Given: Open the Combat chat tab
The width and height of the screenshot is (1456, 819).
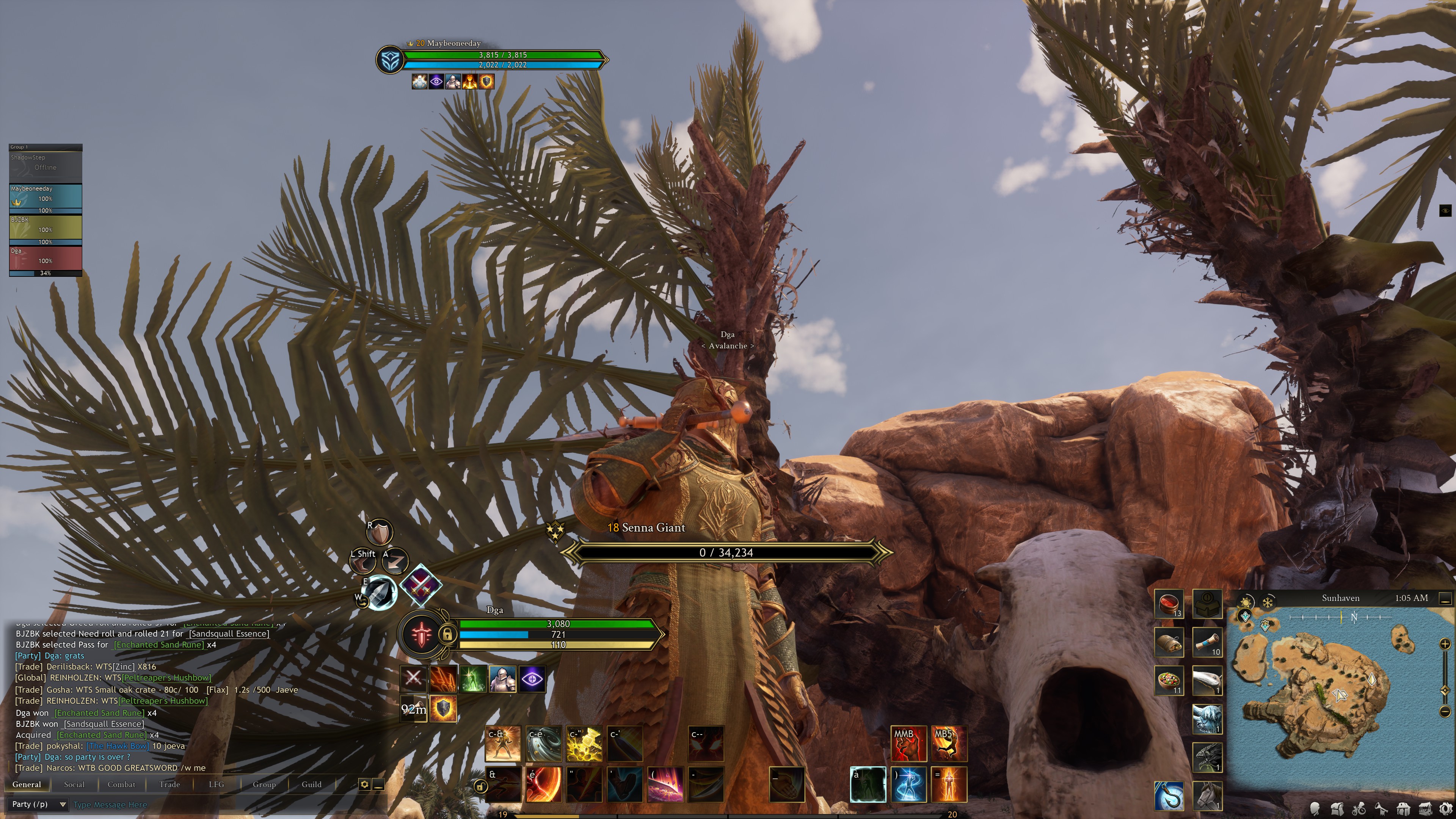Looking at the screenshot, I should coord(121,784).
